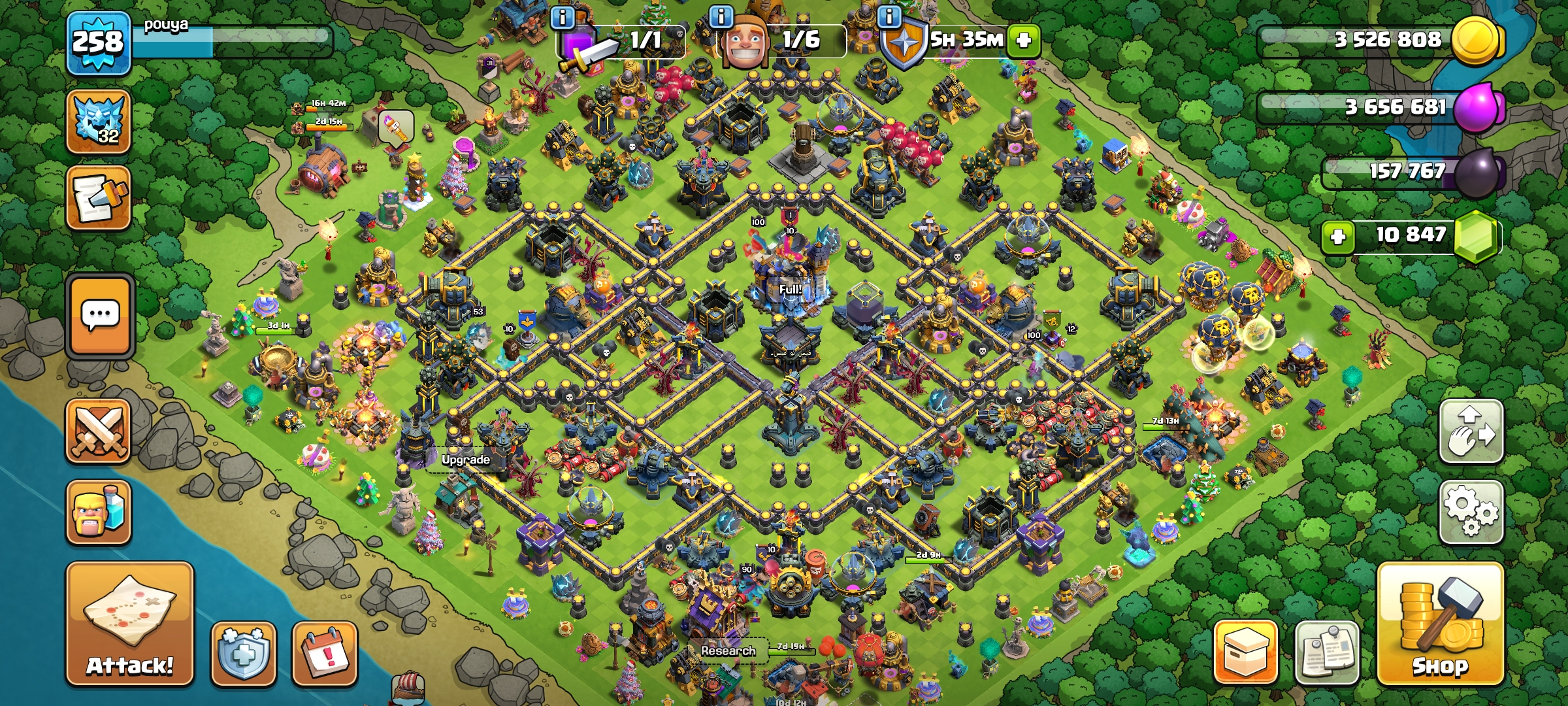Open the chat speech bubble panel
The height and width of the screenshot is (706, 1568).
pyautogui.click(x=100, y=316)
